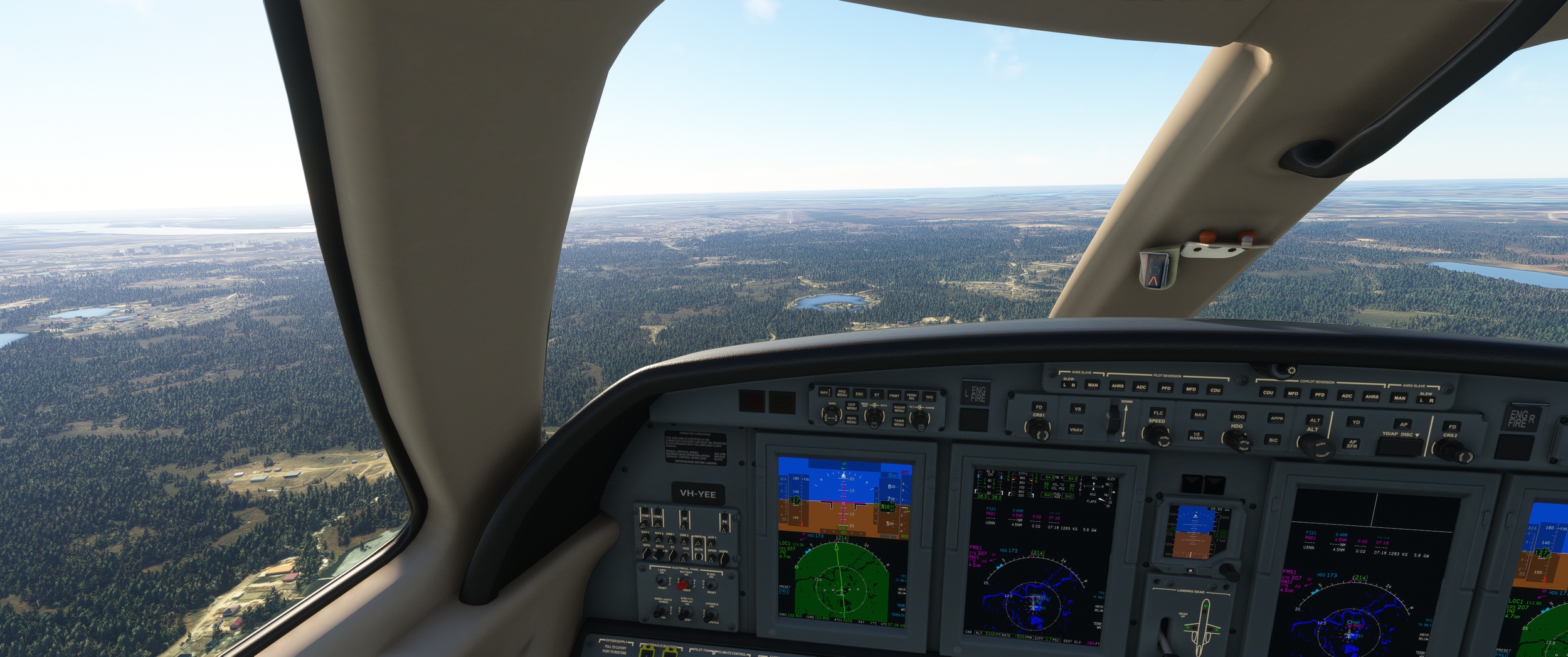Image resolution: width=1568 pixels, height=657 pixels.
Task: Open the RADAR MENU button
Action: pyautogui.click(x=899, y=409)
